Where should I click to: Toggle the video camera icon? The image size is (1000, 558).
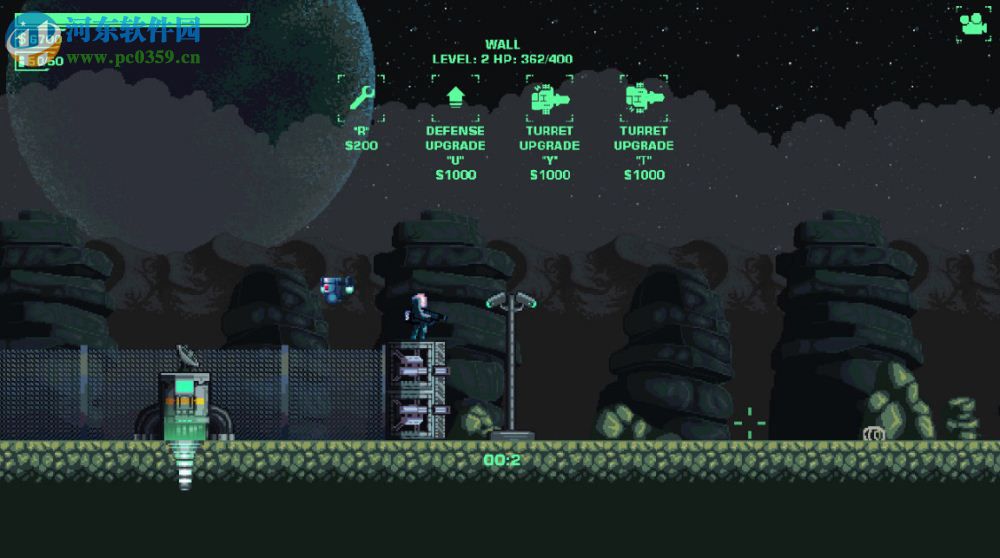click(x=973, y=22)
